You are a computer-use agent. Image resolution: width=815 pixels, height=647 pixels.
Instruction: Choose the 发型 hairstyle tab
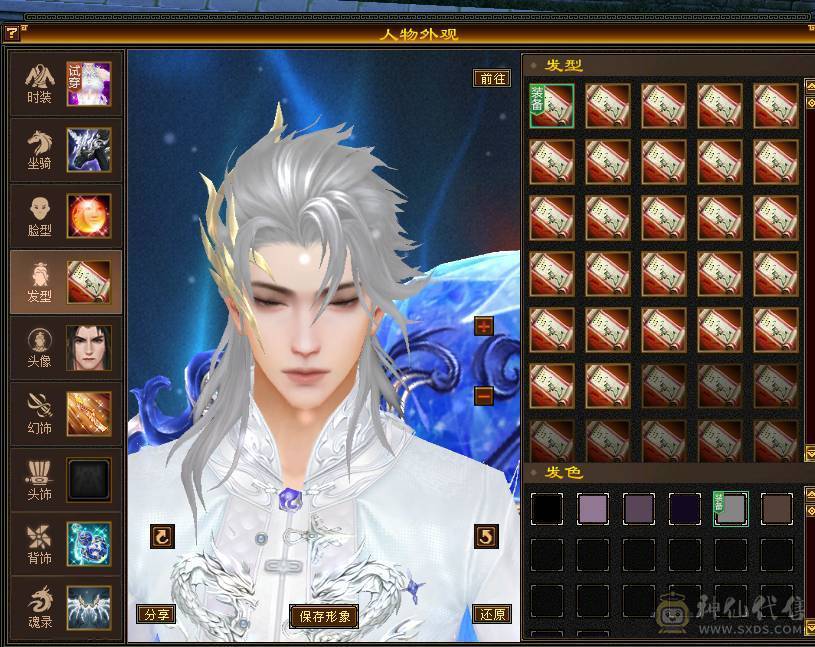(66, 282)
